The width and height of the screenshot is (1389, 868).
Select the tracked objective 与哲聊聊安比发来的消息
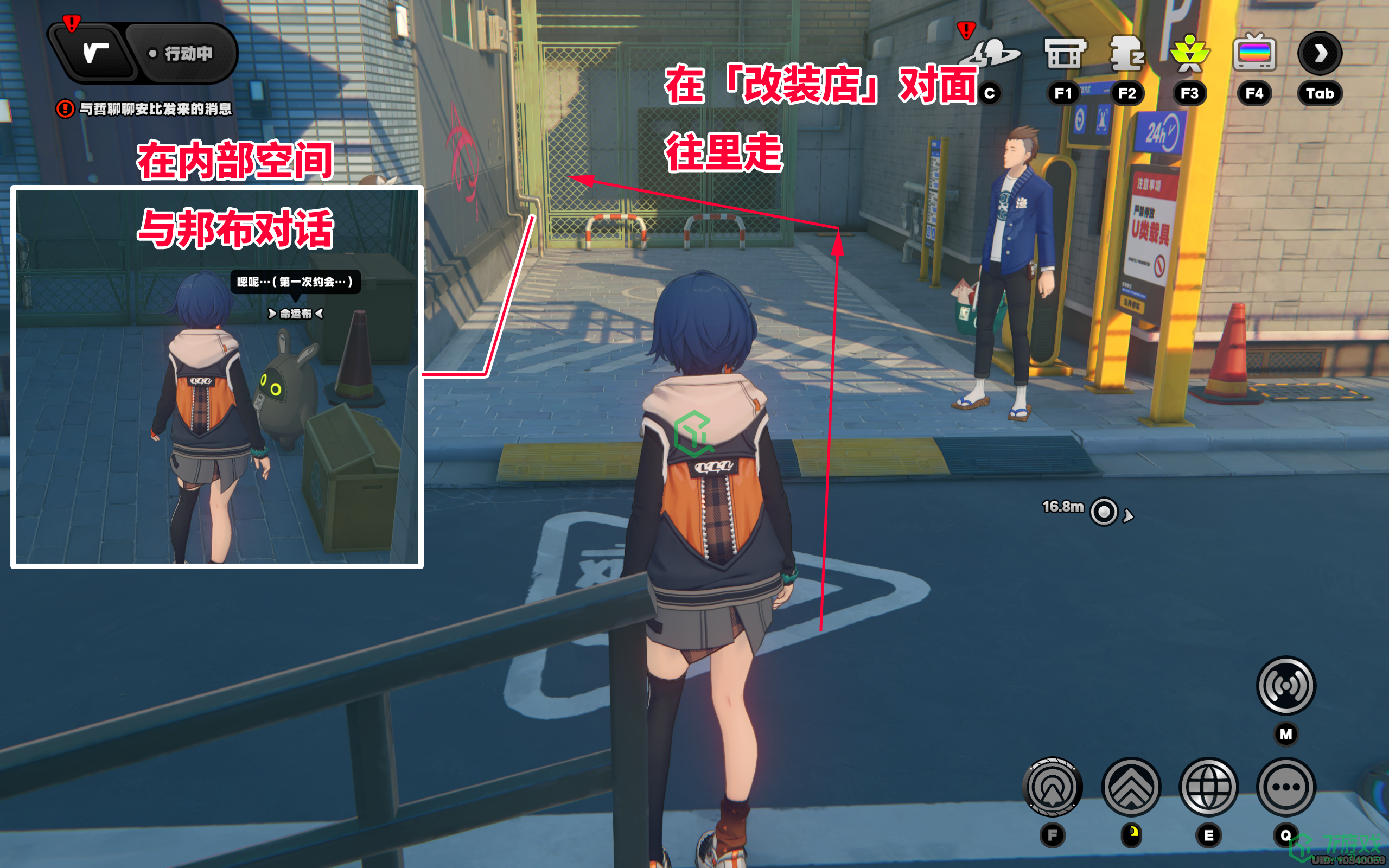[154, 108]
